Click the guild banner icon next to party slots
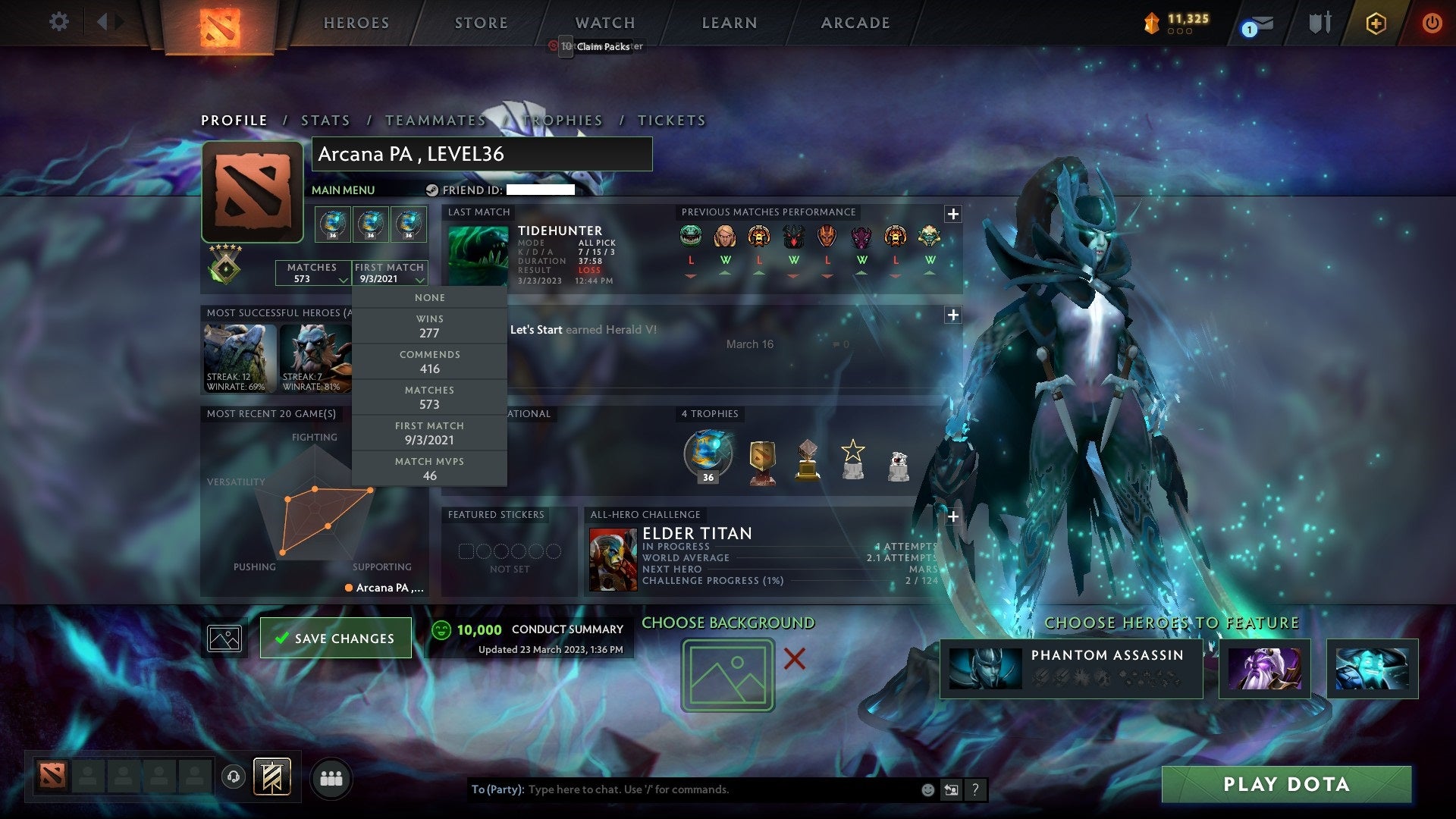Screen dimensions: 1456x819 273,777
